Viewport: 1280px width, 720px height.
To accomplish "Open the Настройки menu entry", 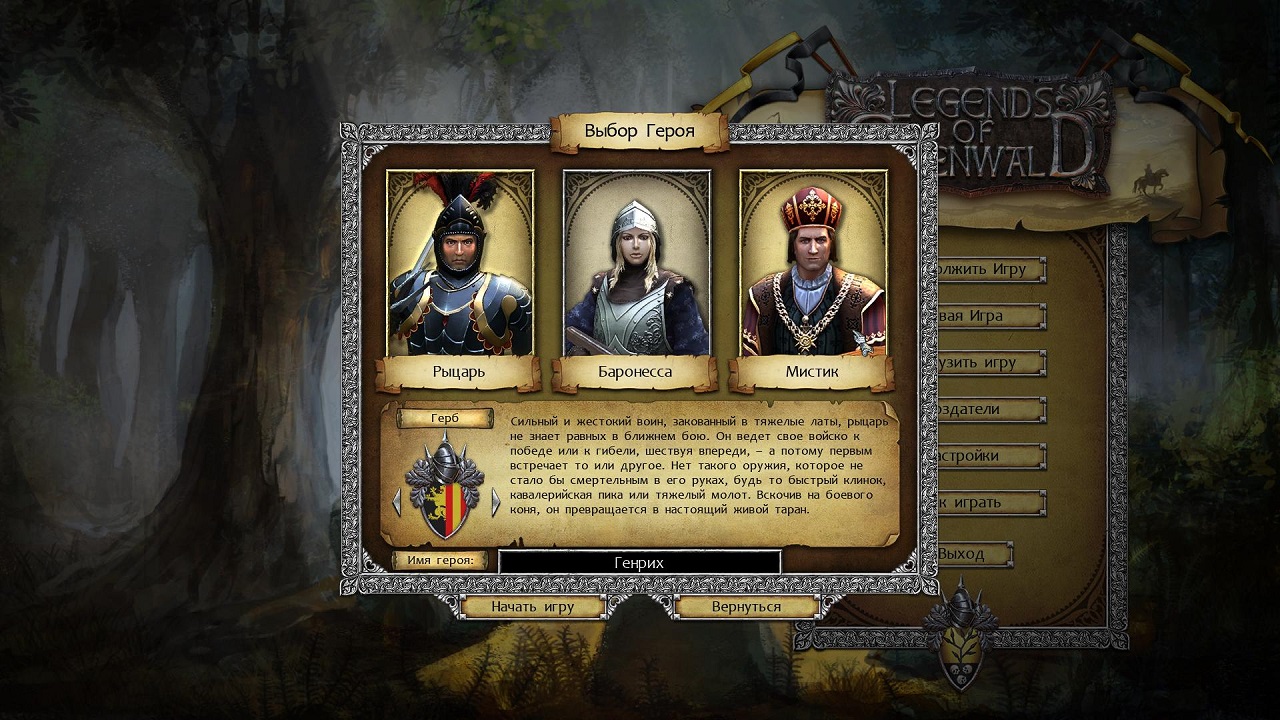I will pos(988,456).
